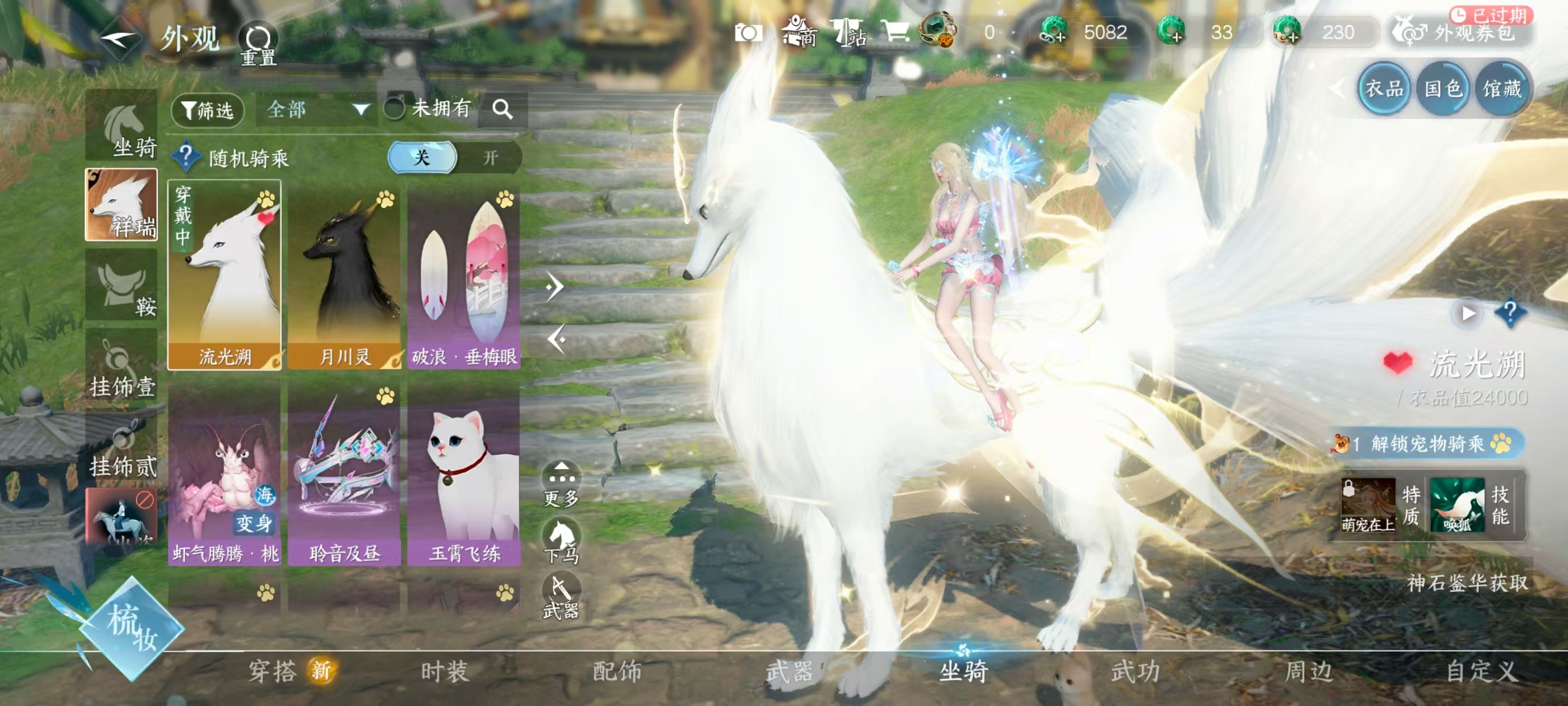Toggle the 未拥有 checkbox
The width and height of the screenshot is (1568, 706).
coord(394,109)
